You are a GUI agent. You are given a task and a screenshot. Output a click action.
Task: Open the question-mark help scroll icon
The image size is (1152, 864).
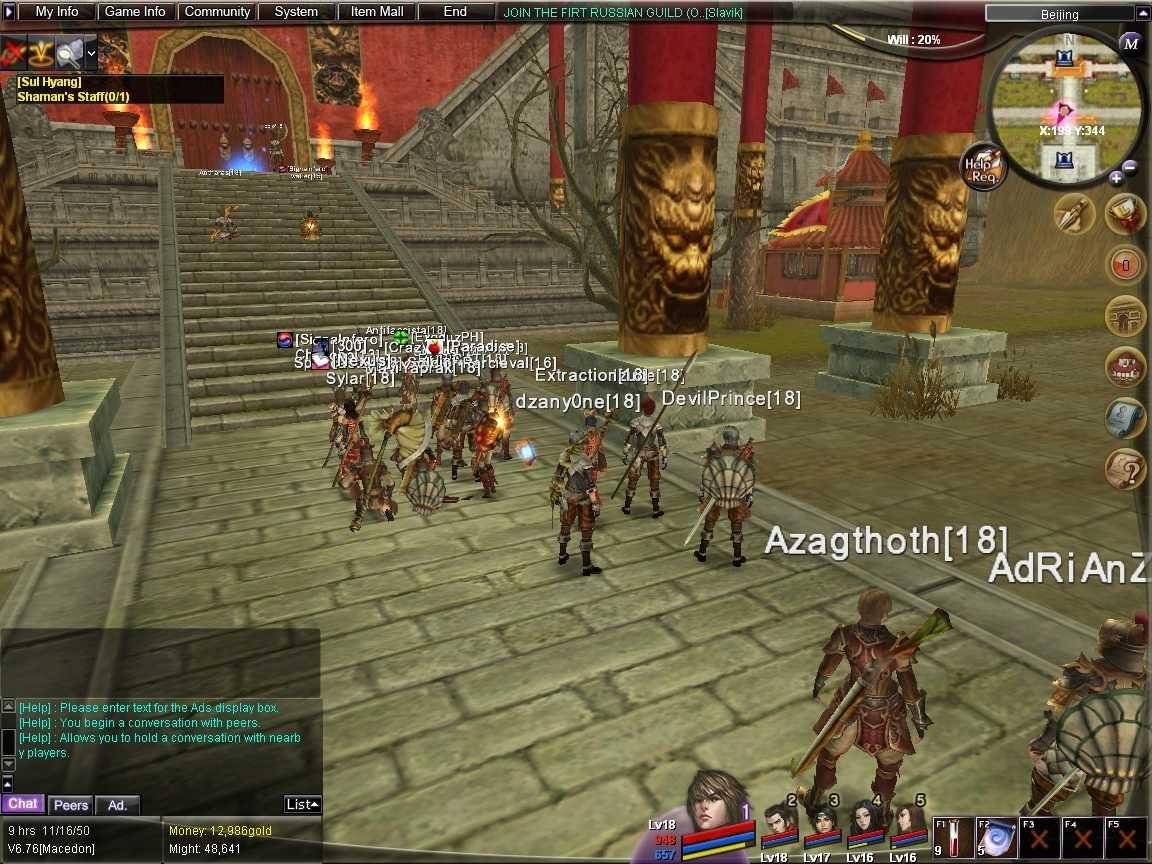click(1125, 468)
